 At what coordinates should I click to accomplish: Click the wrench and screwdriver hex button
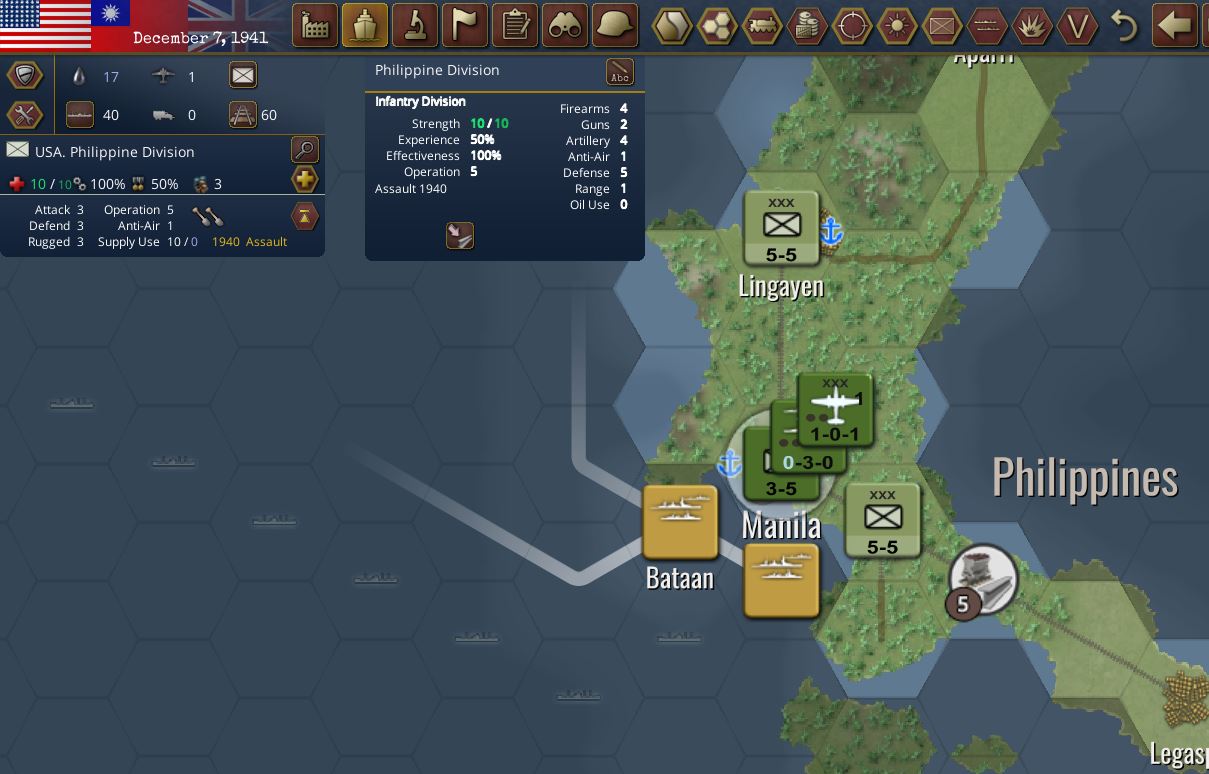coord(25,114)
